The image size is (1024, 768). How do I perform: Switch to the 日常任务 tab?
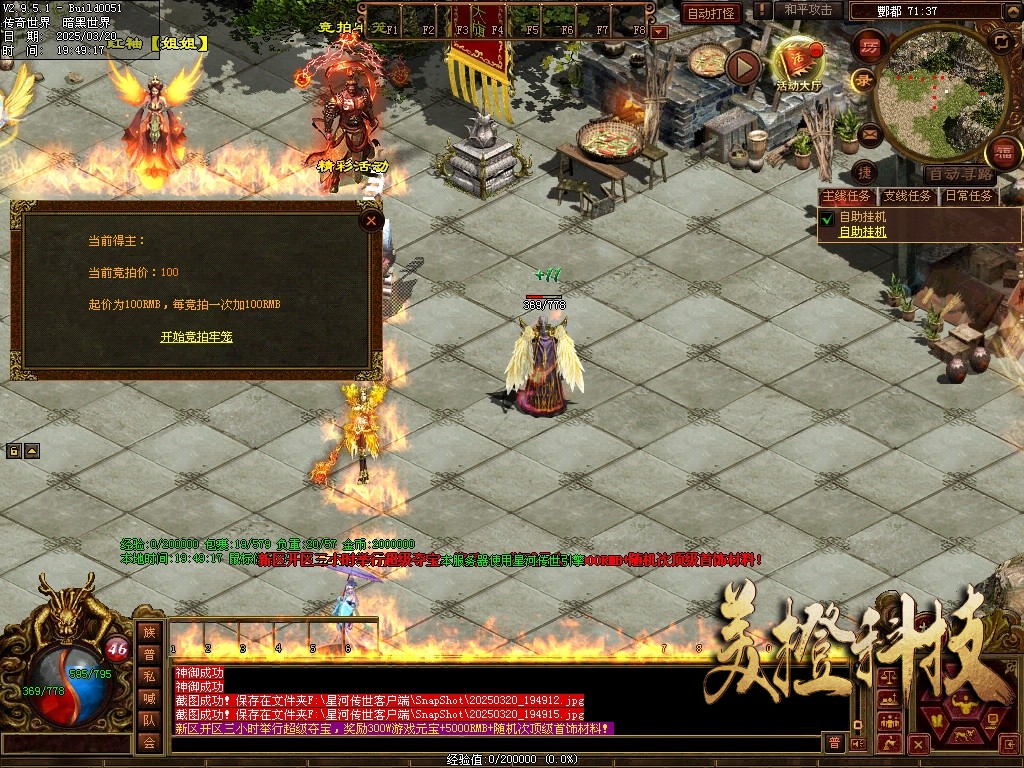(969, 196)
